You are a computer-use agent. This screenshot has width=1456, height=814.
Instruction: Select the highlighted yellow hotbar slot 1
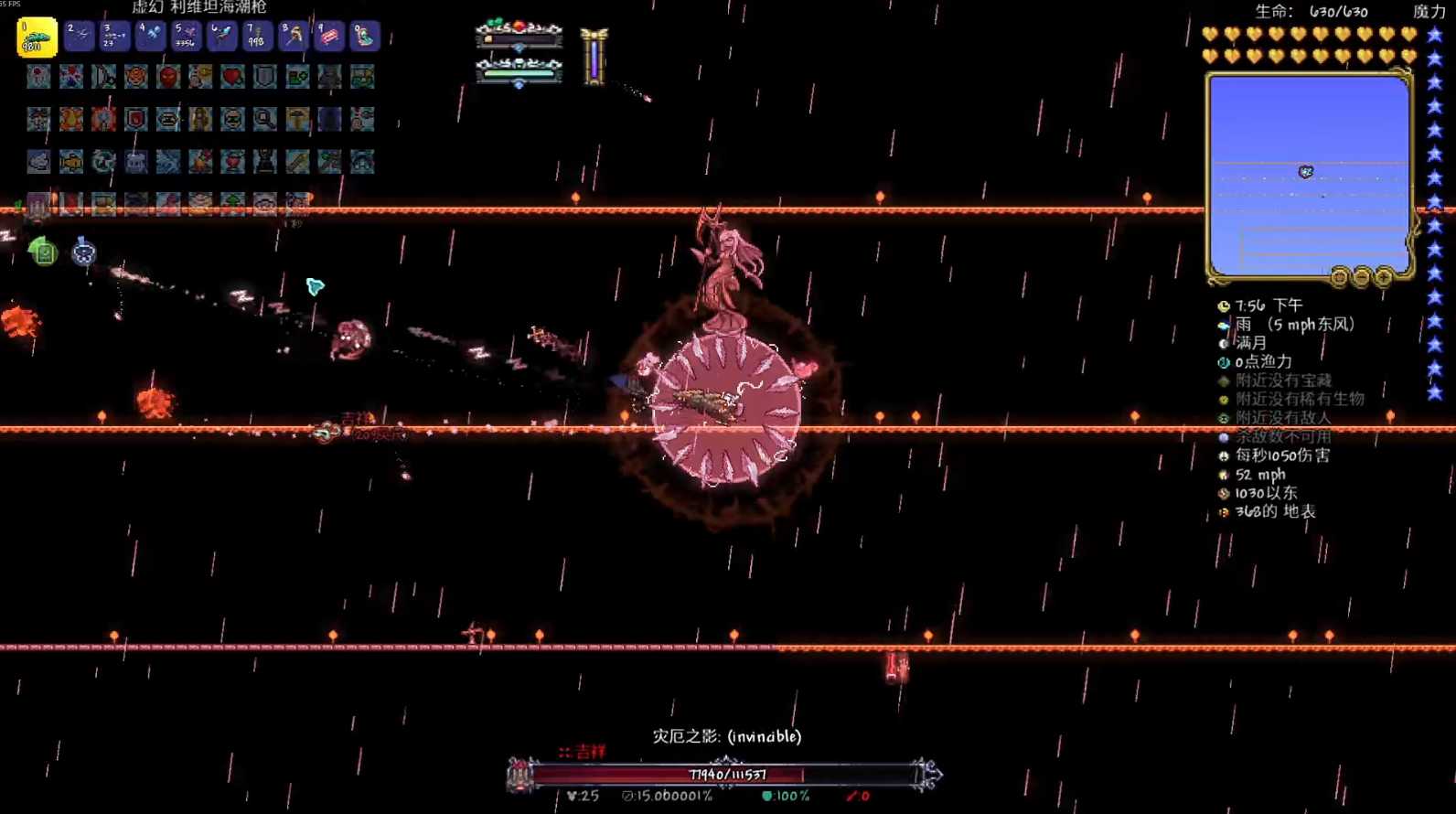tap(37, 37)
